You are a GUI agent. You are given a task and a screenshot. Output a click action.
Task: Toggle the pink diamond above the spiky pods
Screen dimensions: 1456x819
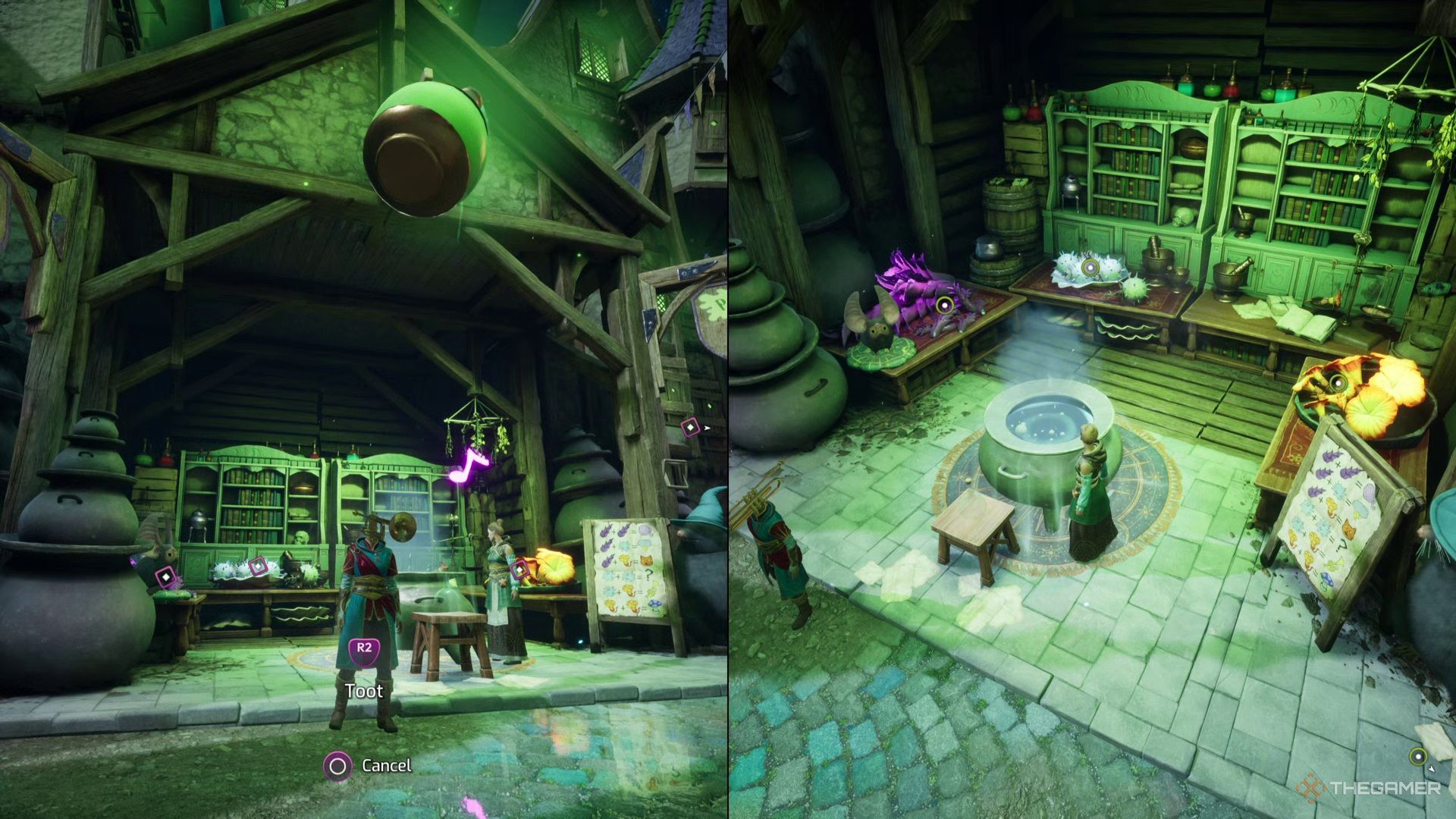point(259,565)
